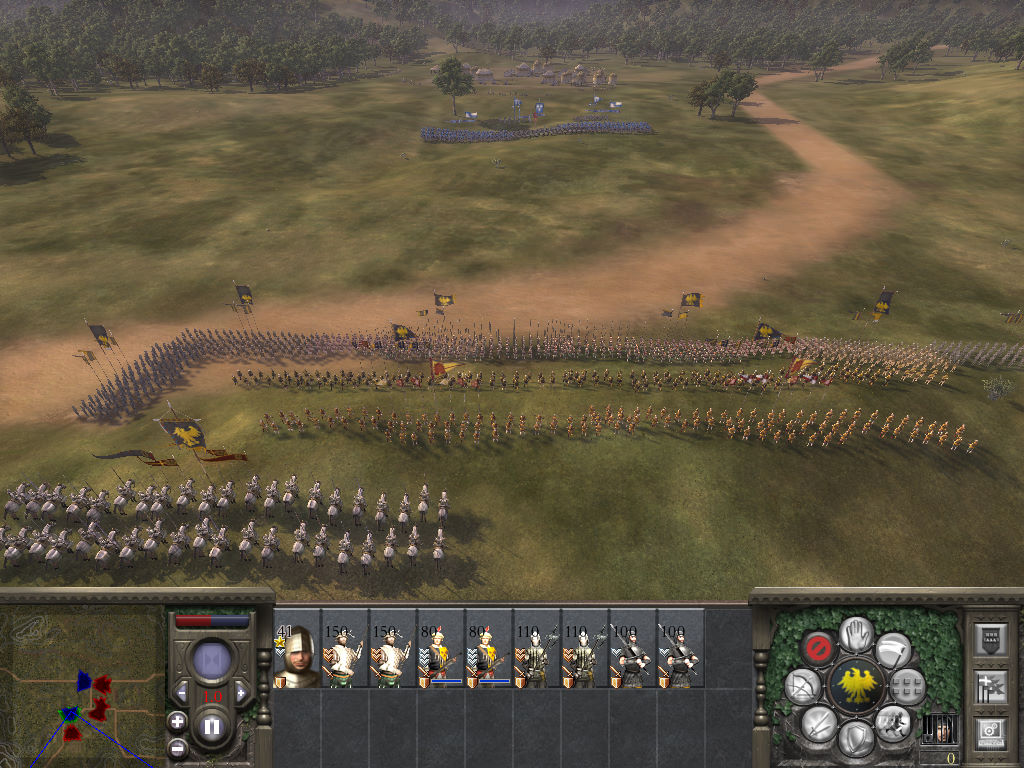Click the running horseman command button

891,722
